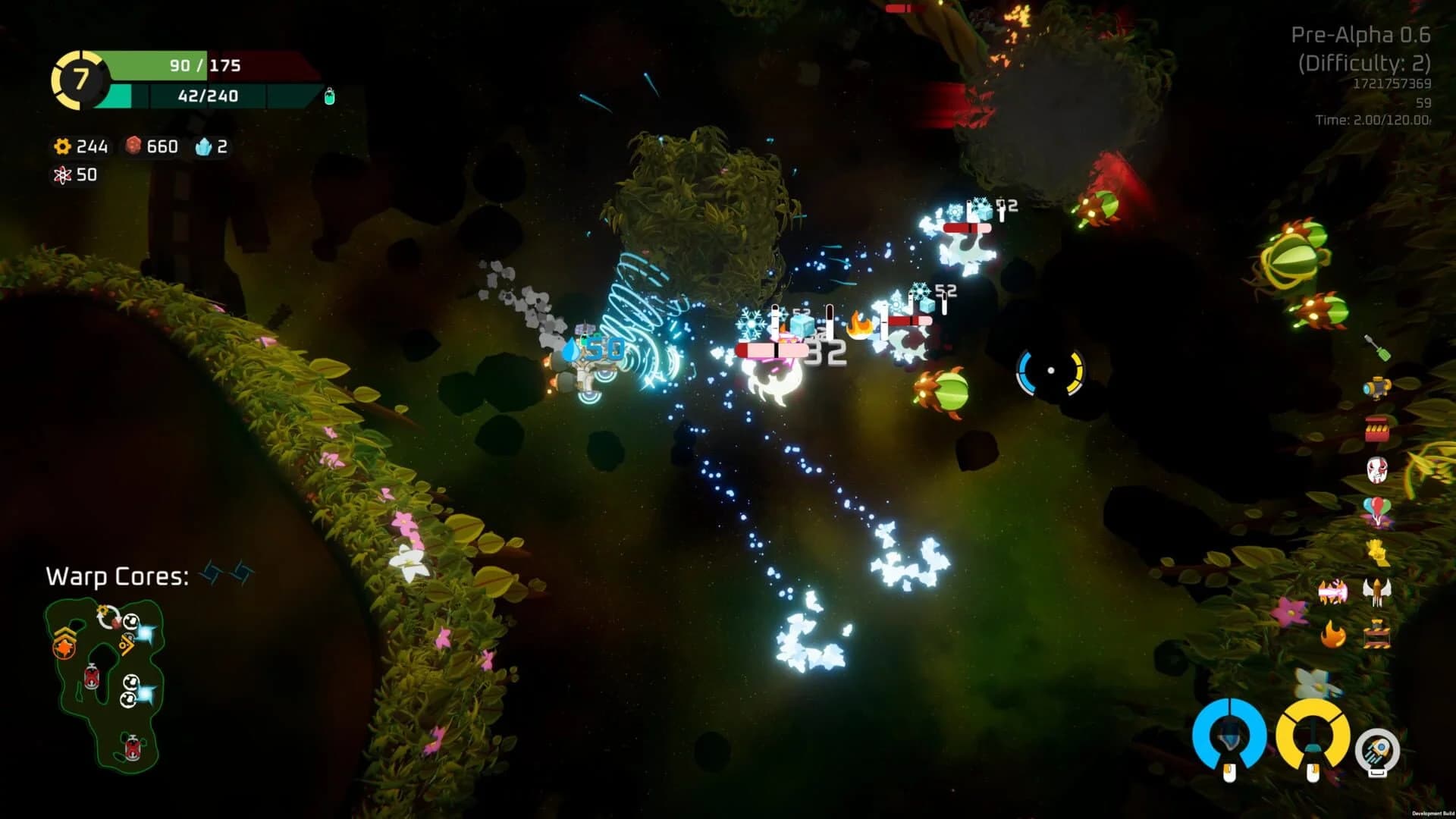Select the painted mask item icon
1456x819 pixels.
1377,469
